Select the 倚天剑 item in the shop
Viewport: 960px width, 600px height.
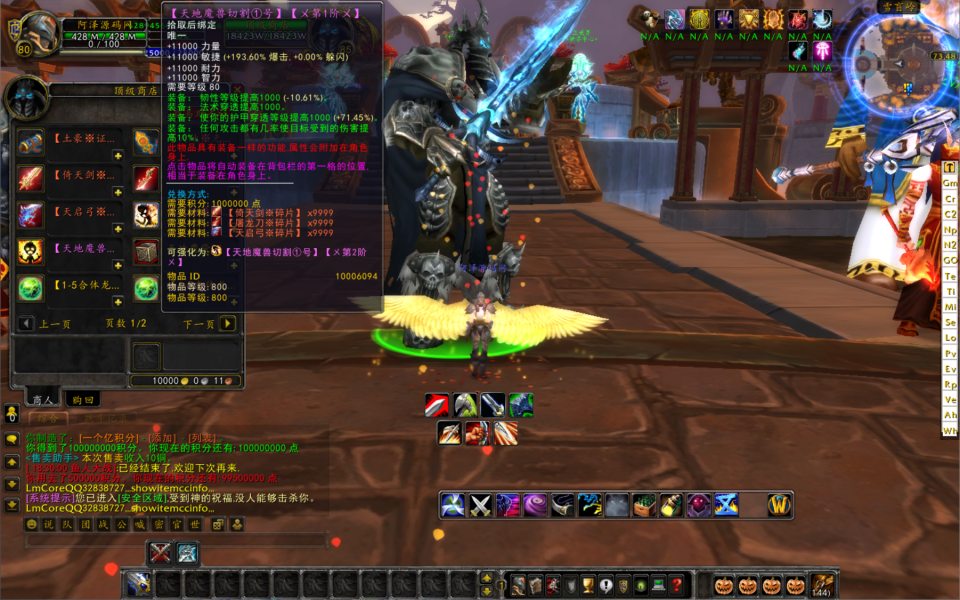coord(30,178)
